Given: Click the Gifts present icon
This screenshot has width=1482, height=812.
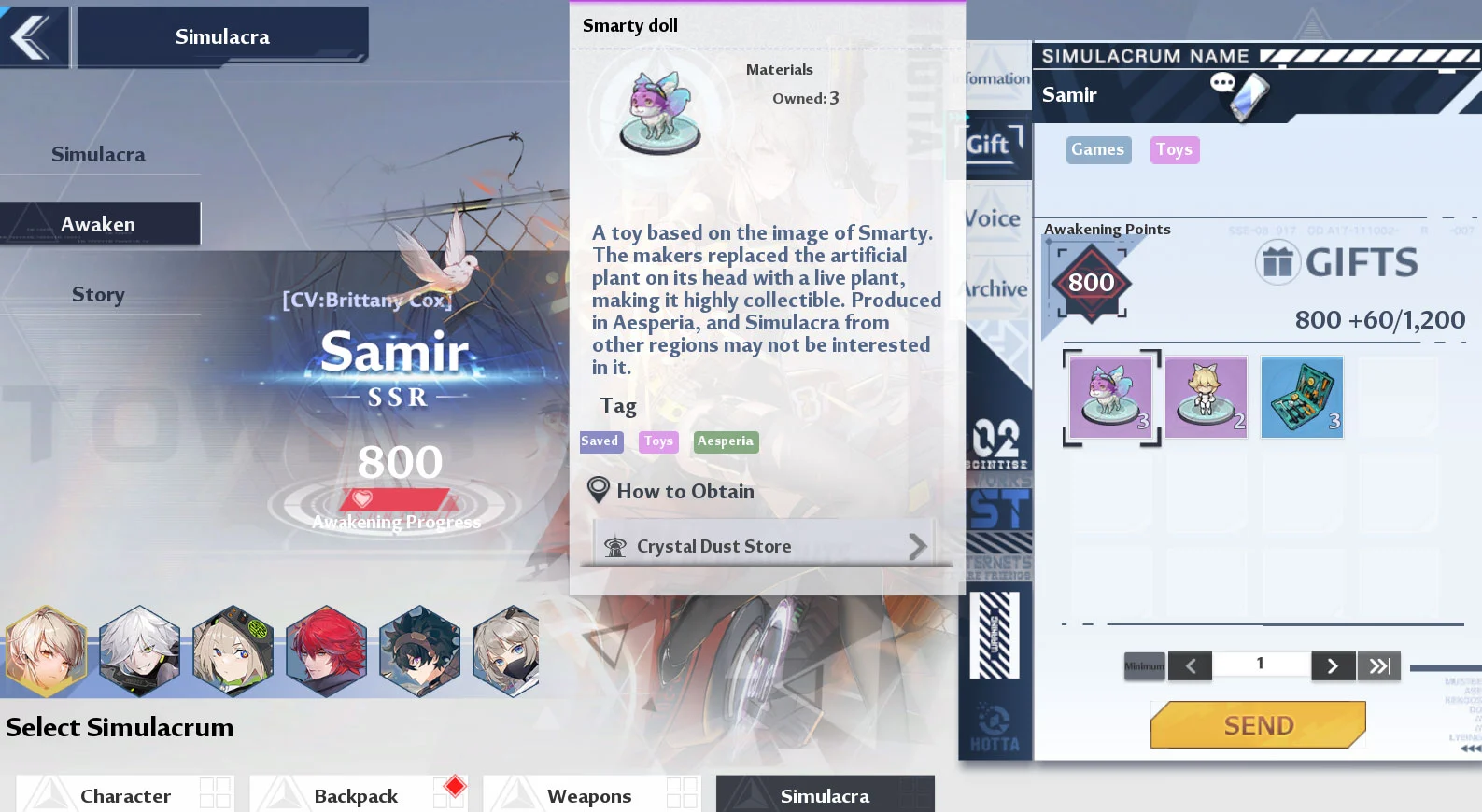Looking at the screenshot, I should [1278, 262].
